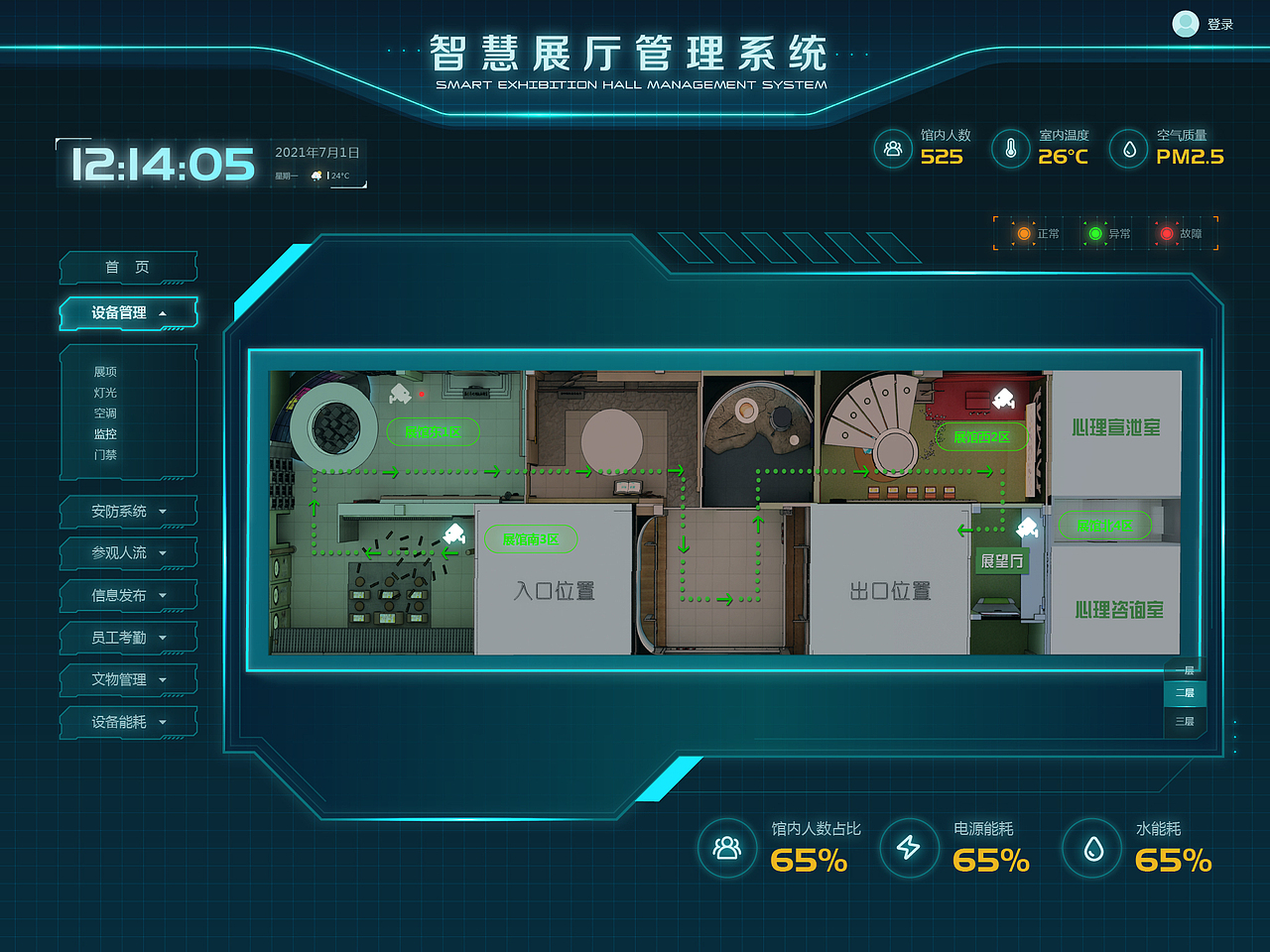Click the 展馆西2区 label on the floor map
This screenshot has height=952, width=1270.
[982, 436]
